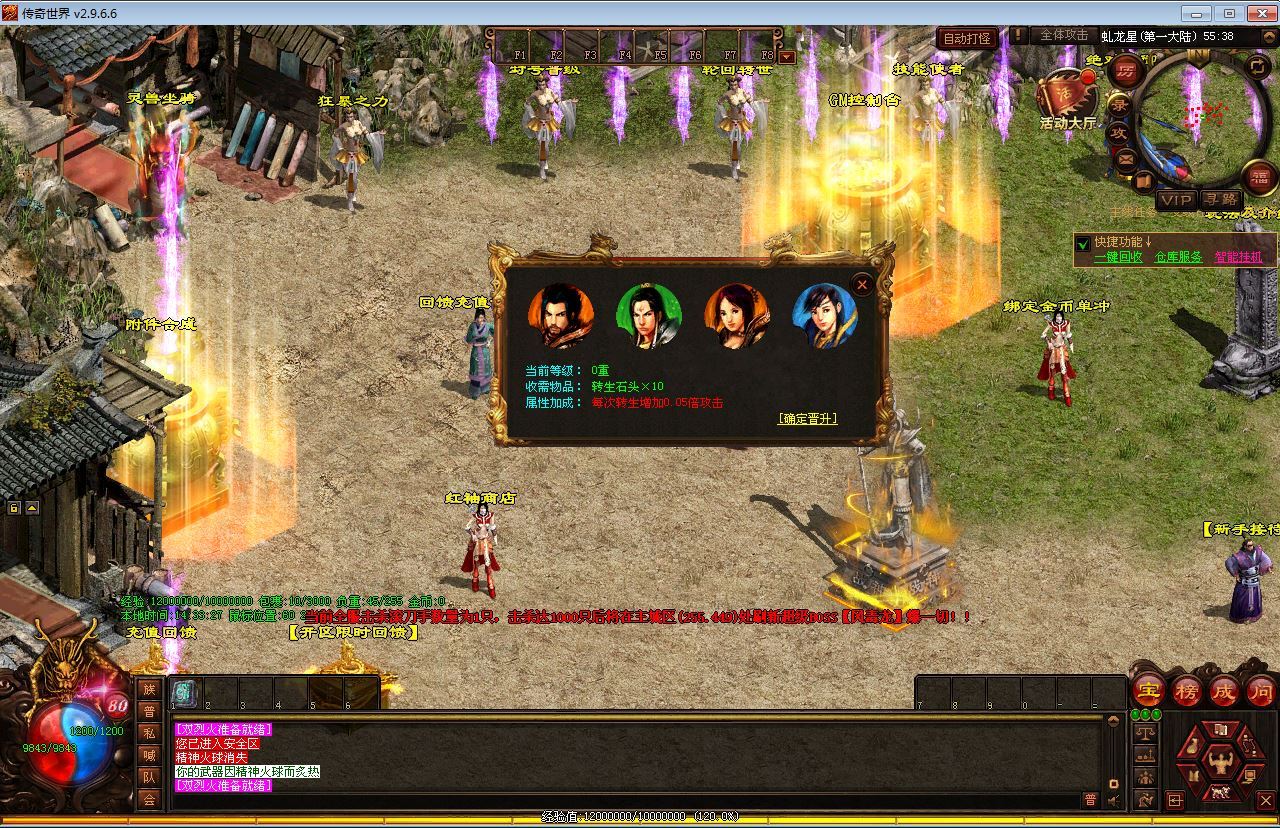This screenshot has width=1280, height=828.
Task: Start 智能挂机 smart auto-play link
Action: (1238, 257)
